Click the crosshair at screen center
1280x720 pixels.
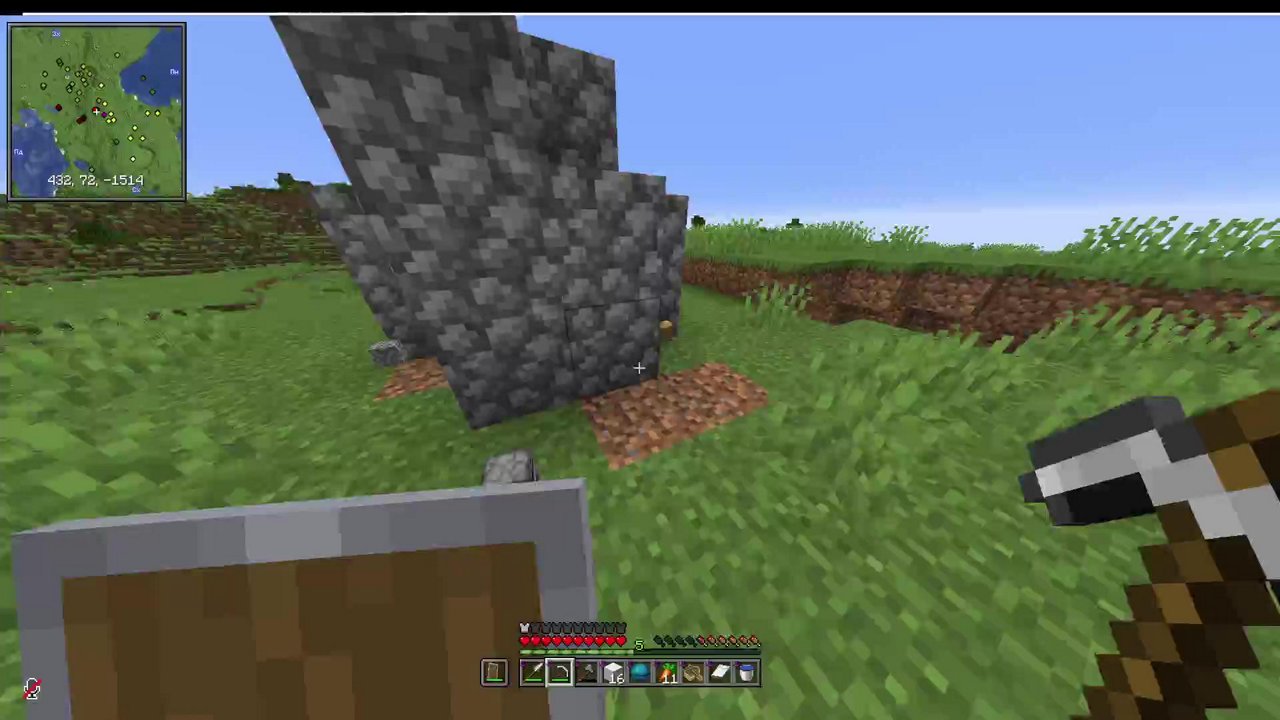point(640,370)
